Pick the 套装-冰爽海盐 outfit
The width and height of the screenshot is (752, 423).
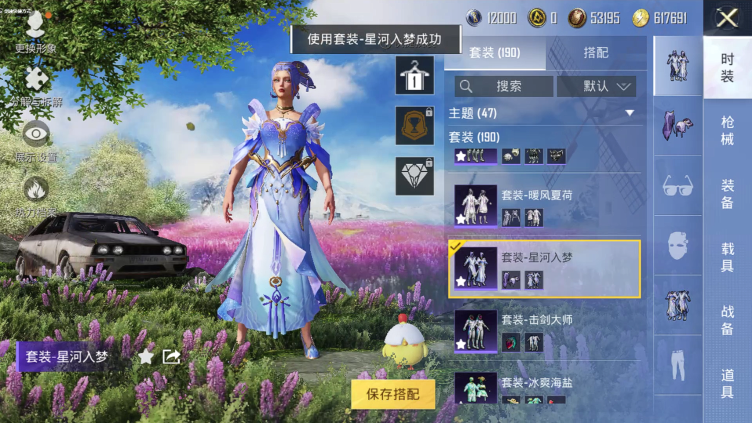(x=545, y=391)
